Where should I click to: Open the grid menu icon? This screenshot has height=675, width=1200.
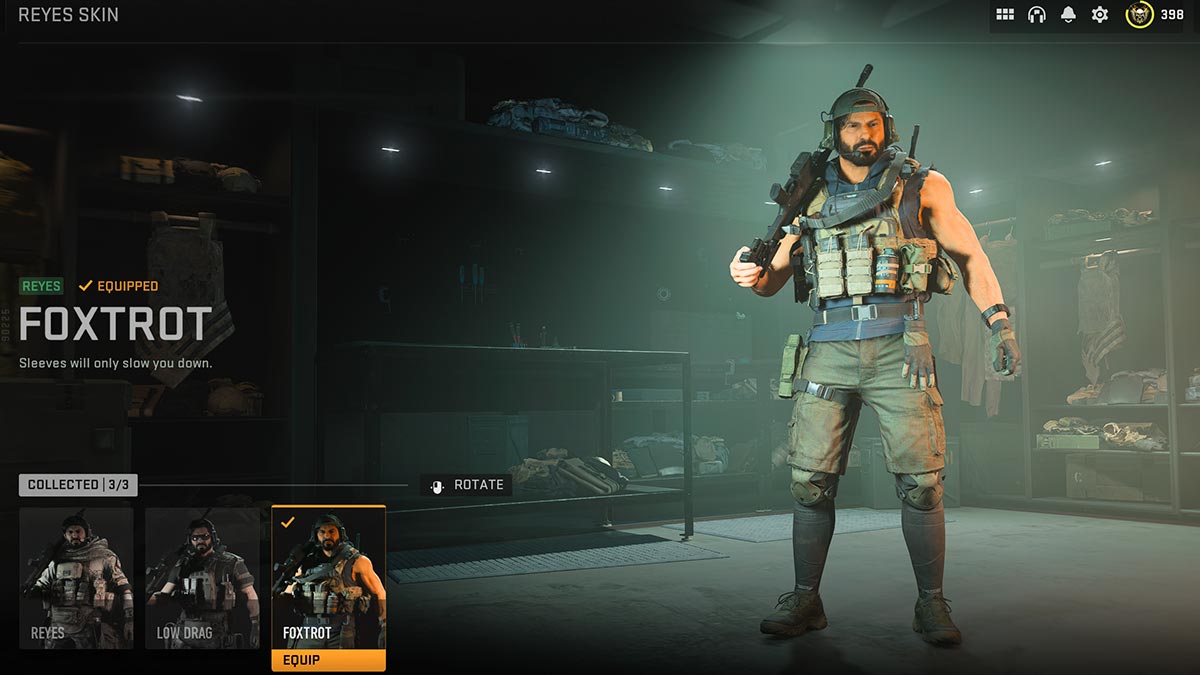pos(1005,15)
